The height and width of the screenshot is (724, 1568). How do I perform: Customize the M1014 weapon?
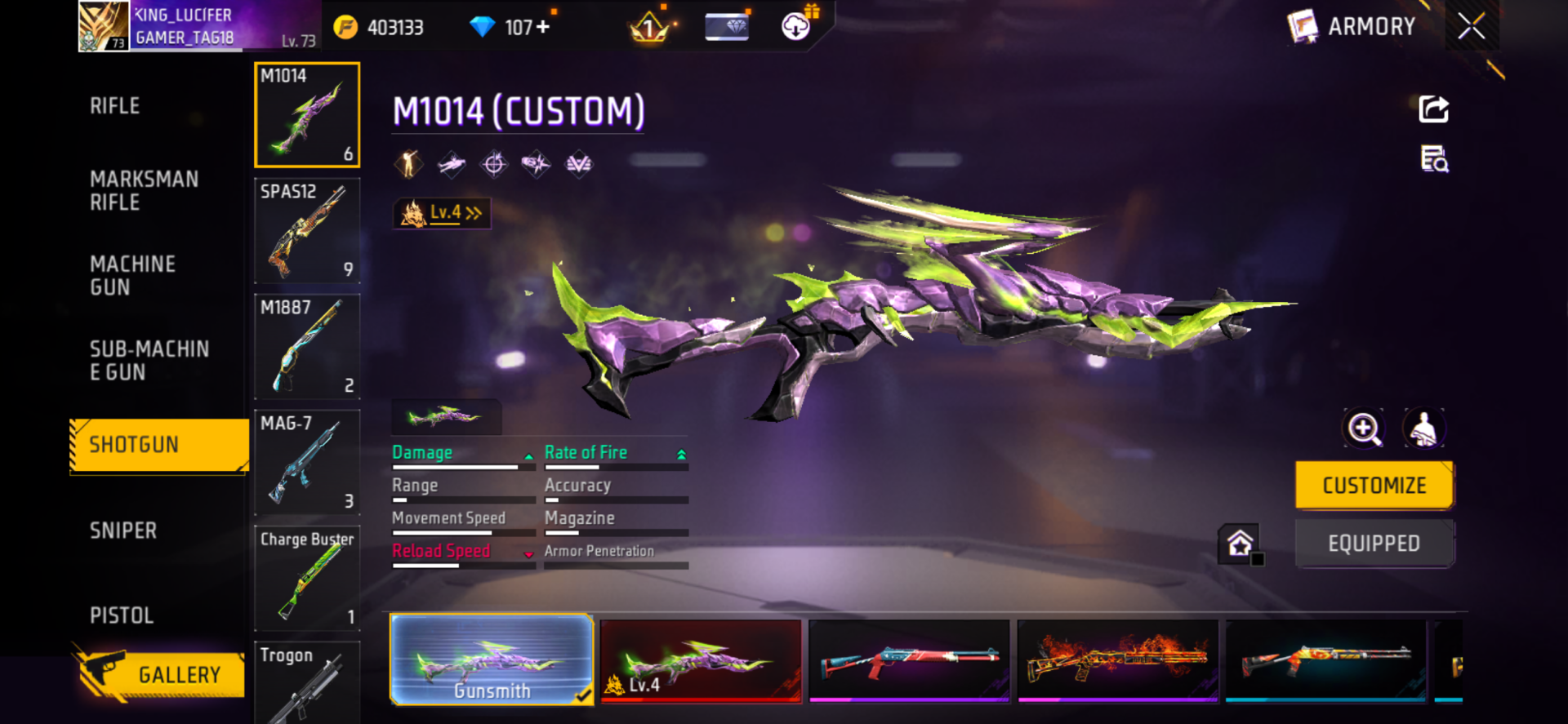click(1374, 486)
